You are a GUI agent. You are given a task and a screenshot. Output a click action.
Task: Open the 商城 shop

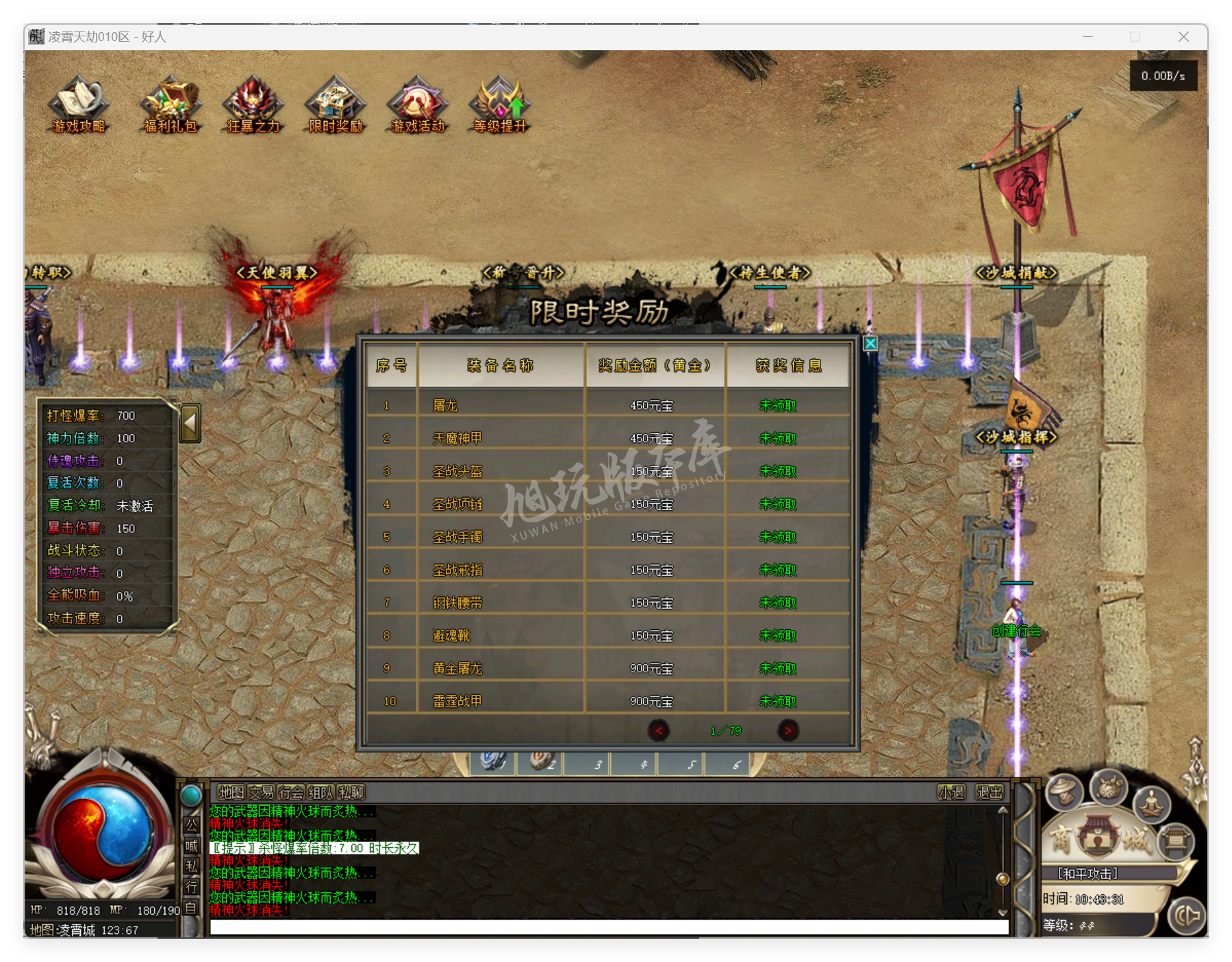pos(1098,839)
